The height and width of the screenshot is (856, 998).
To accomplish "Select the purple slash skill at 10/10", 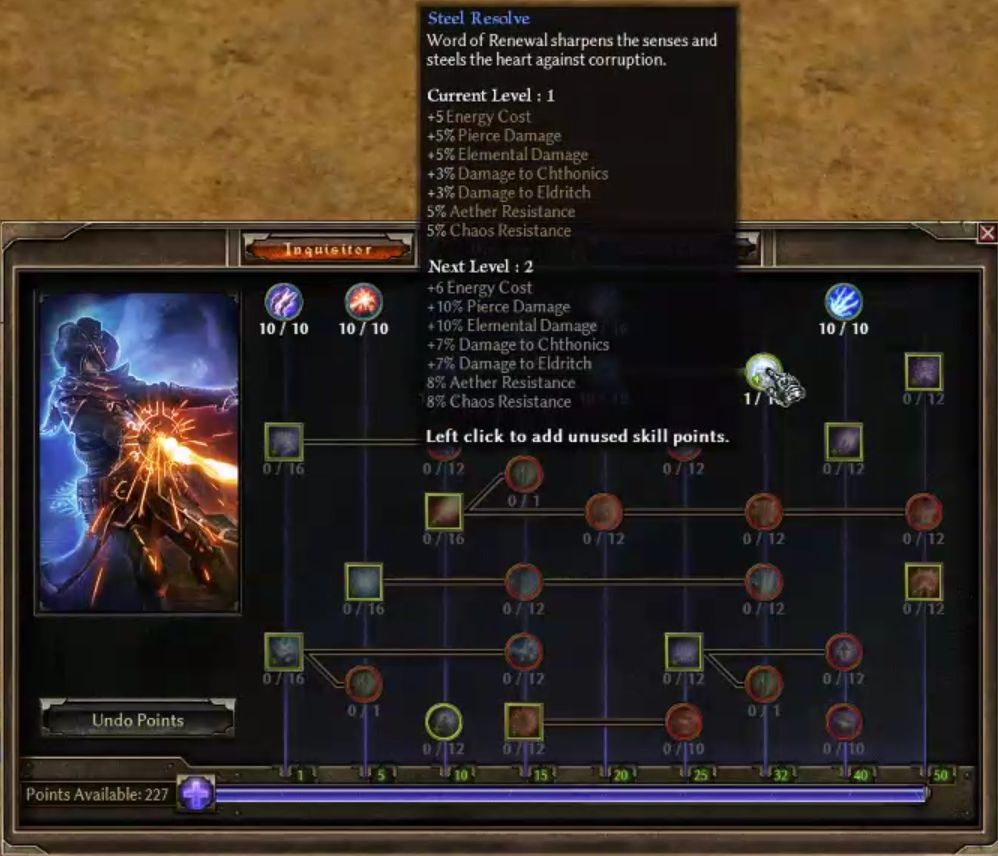I will pos(284,301).
